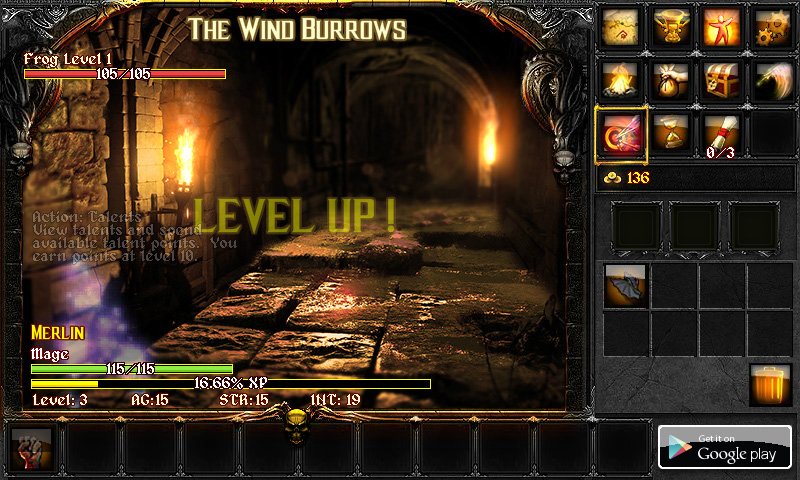Click the hourglass icon
Viewport: 800px width, 480px height.
coord(673,132)
